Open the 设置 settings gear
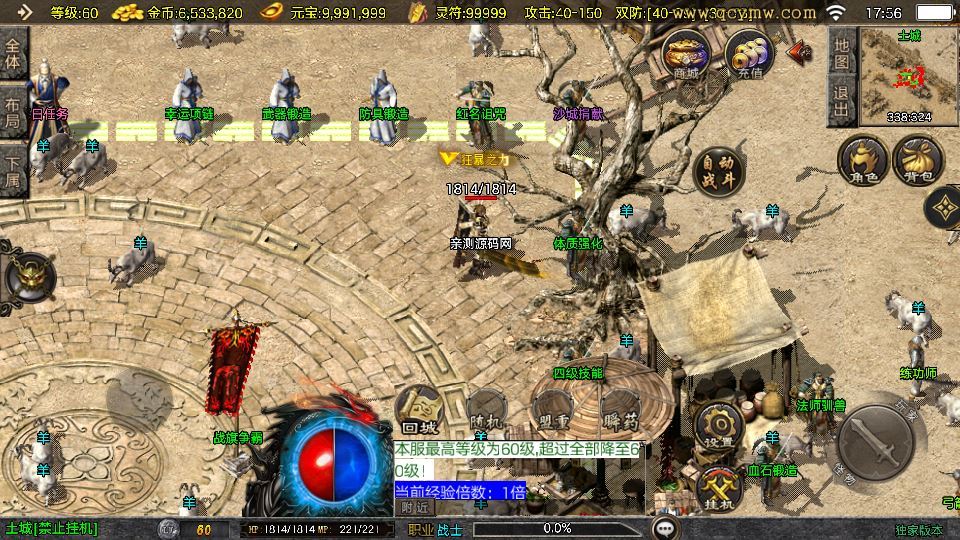This screenshot has width=960, height=540. (x=718, y=425)
